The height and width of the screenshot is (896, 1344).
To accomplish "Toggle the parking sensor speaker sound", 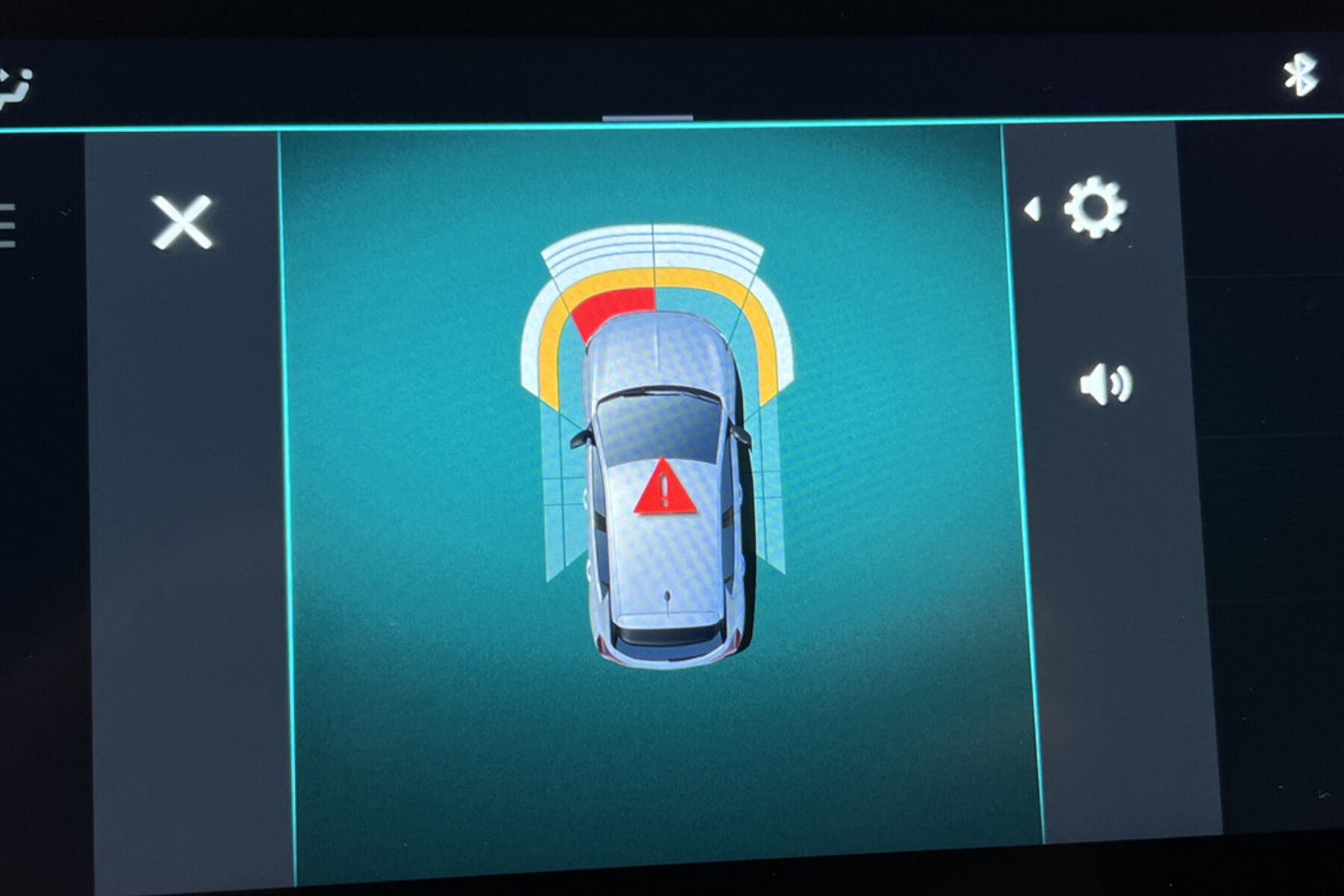I will point(1105,385).
